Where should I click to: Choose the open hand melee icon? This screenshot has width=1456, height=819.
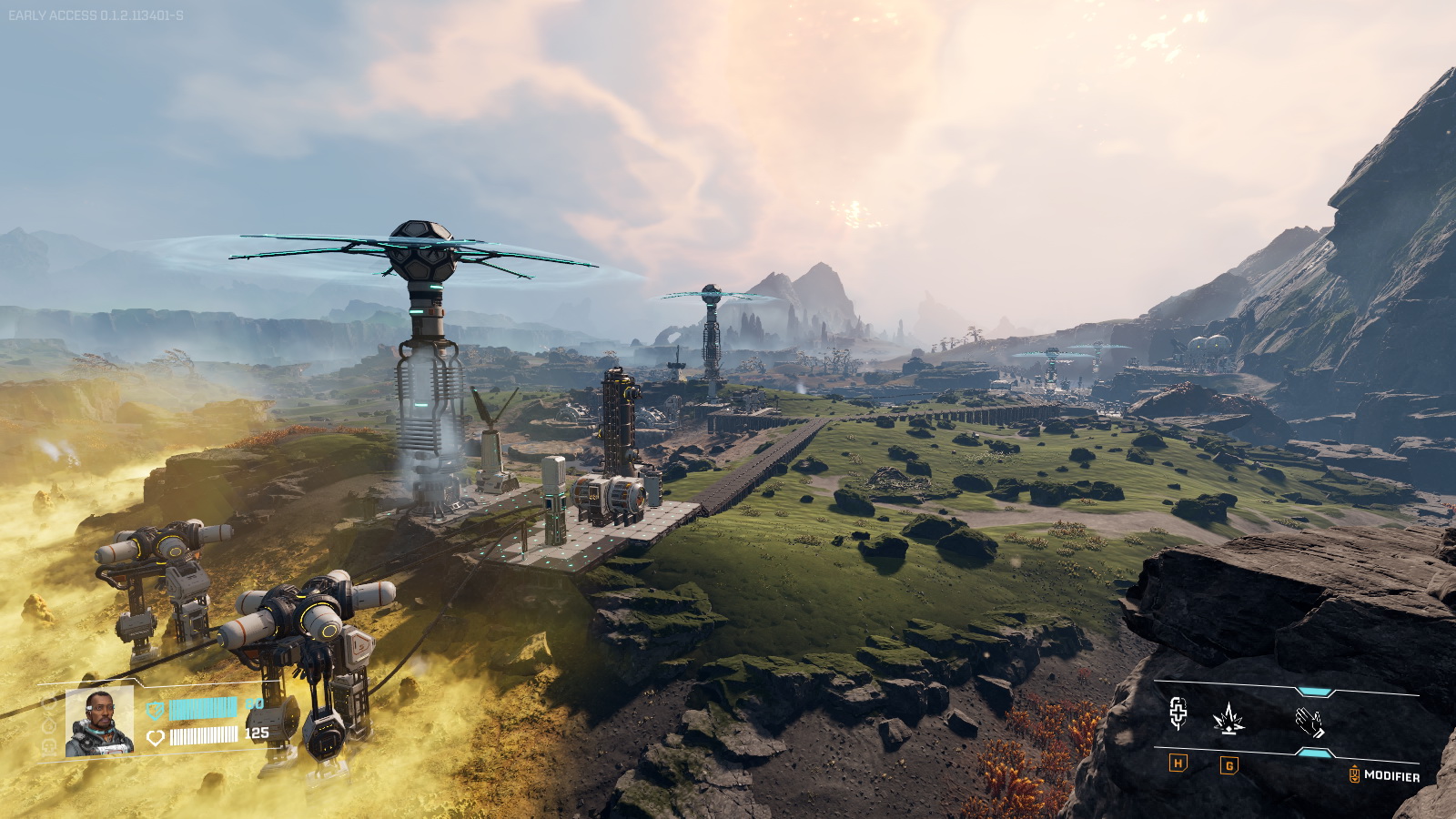pyautogui.click(x=1309, y=722)
